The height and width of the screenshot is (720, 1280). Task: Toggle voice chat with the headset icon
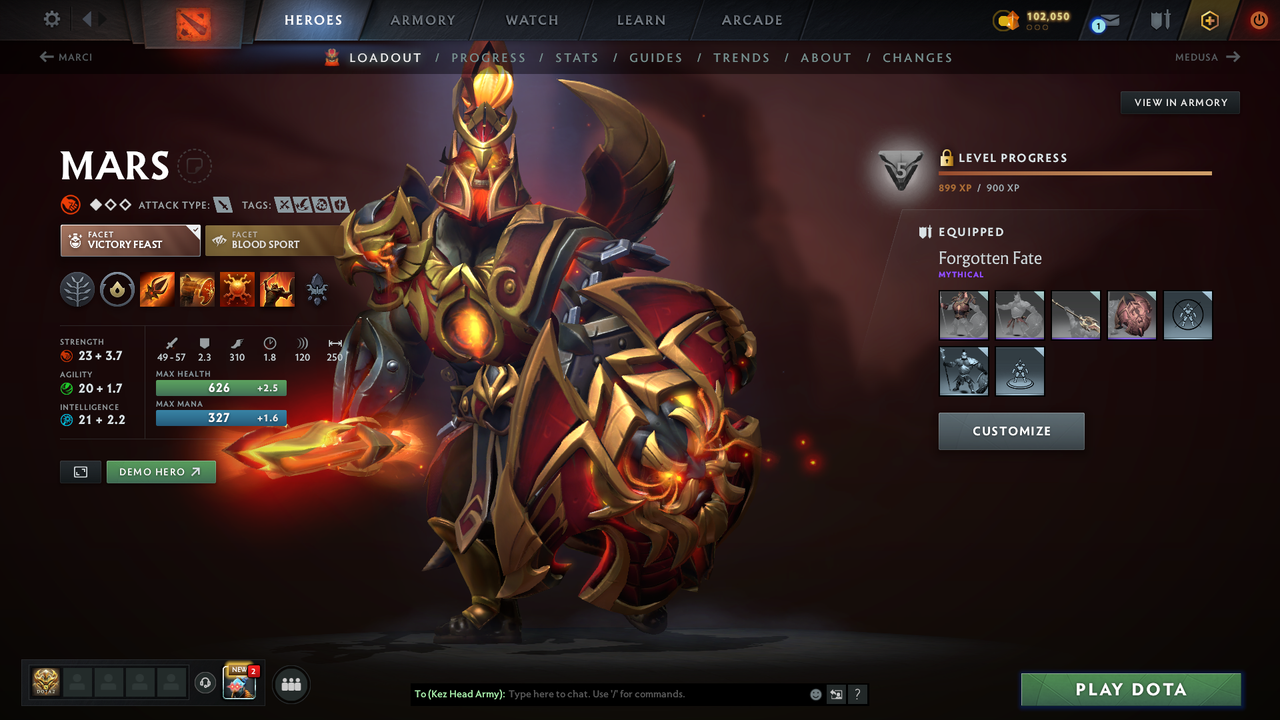[x=207, y=683]
